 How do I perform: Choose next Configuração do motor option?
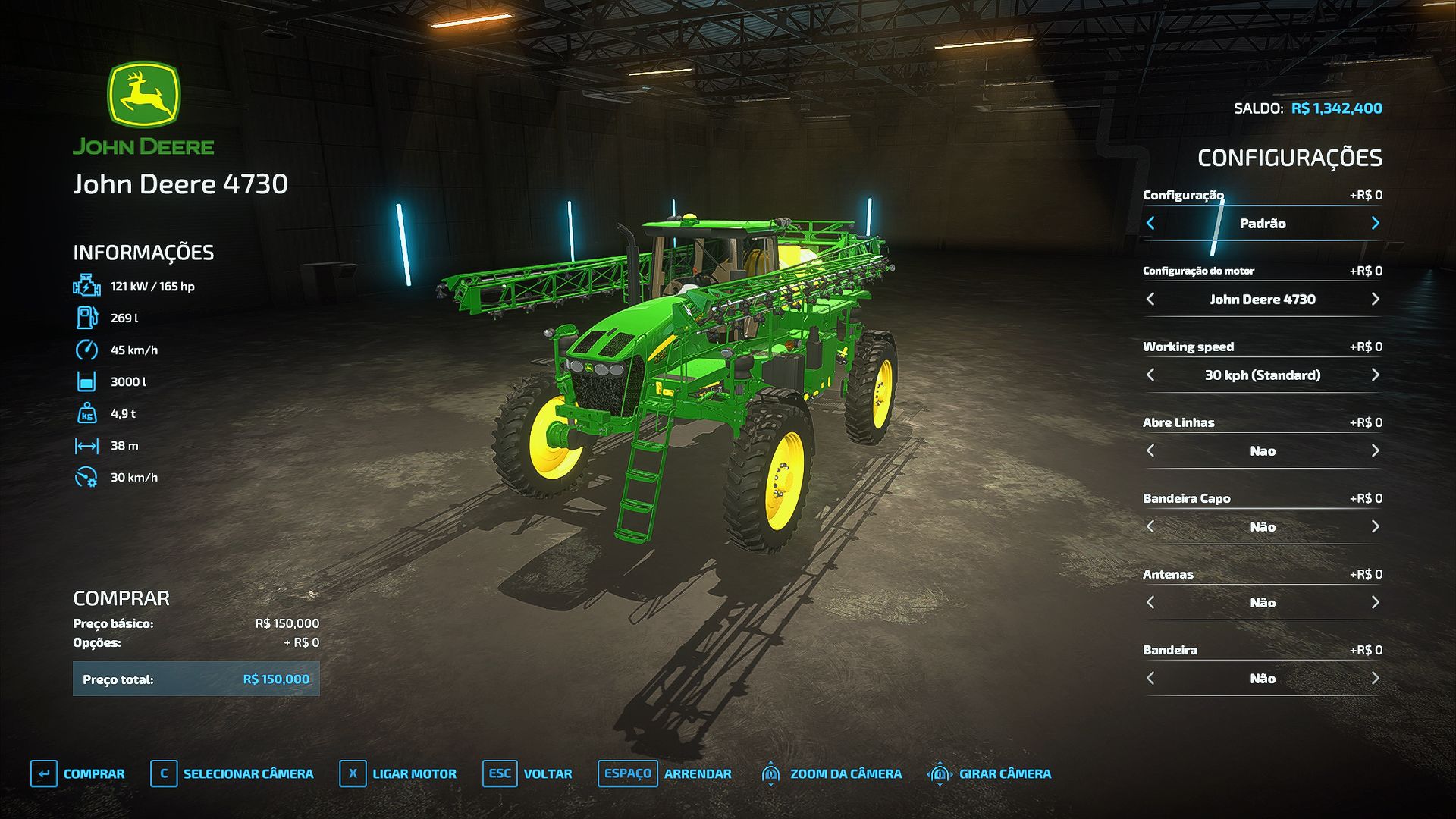pyautogui.click(x=1375, y=299)
